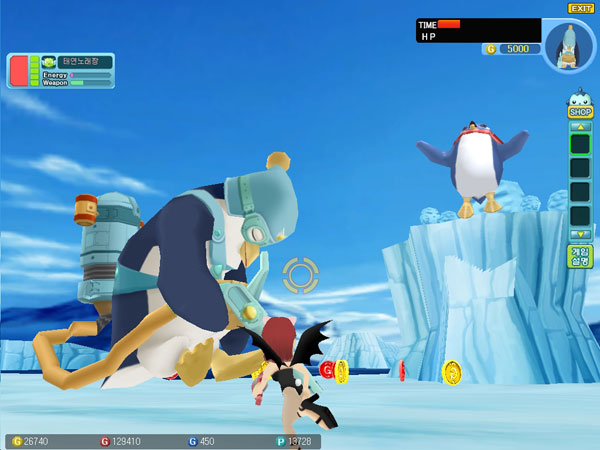This screenshot has width=600, height=450.
Task: Open the SHOP
Action: [580, 112]
